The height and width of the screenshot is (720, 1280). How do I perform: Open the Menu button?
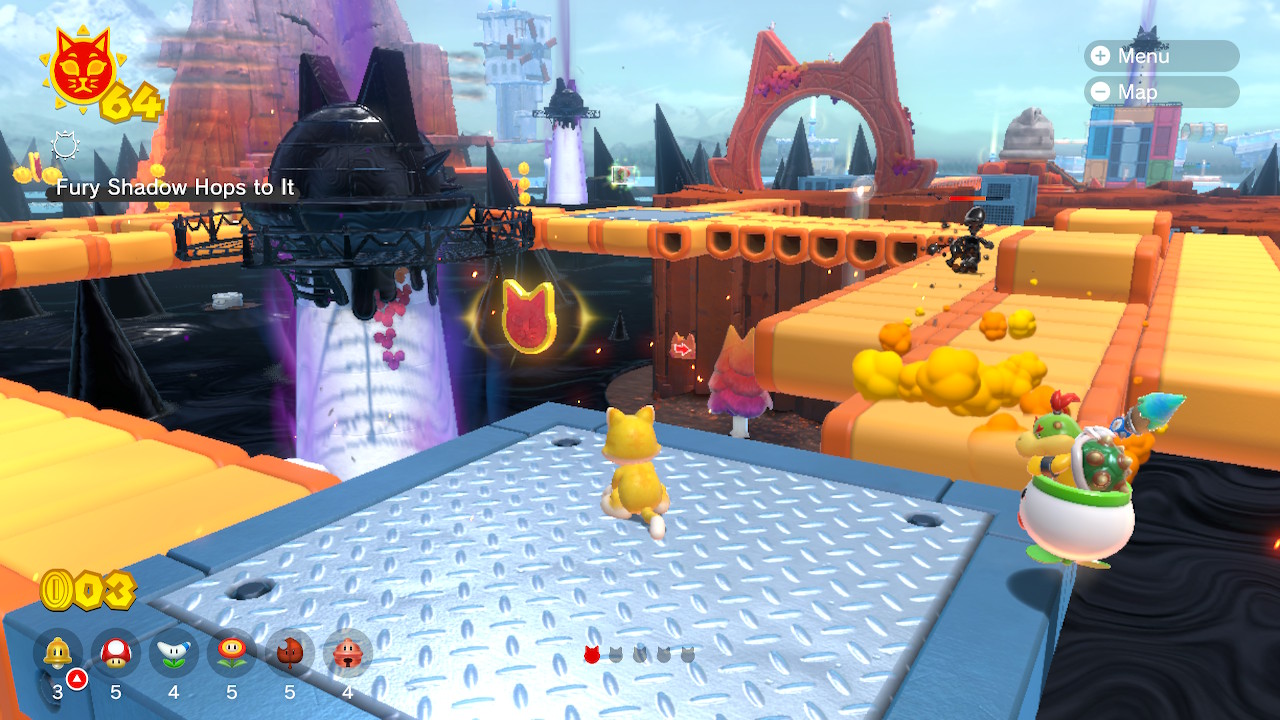coord(1160,56)
